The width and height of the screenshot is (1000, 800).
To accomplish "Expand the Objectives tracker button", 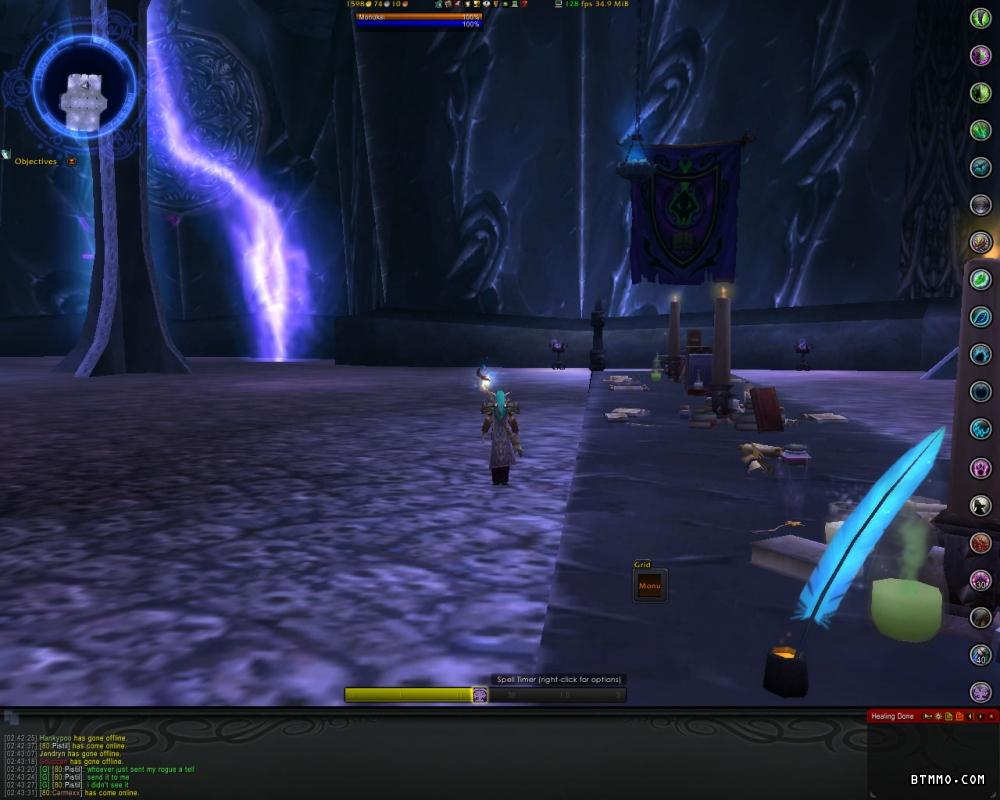I will [x=71, y=161].
